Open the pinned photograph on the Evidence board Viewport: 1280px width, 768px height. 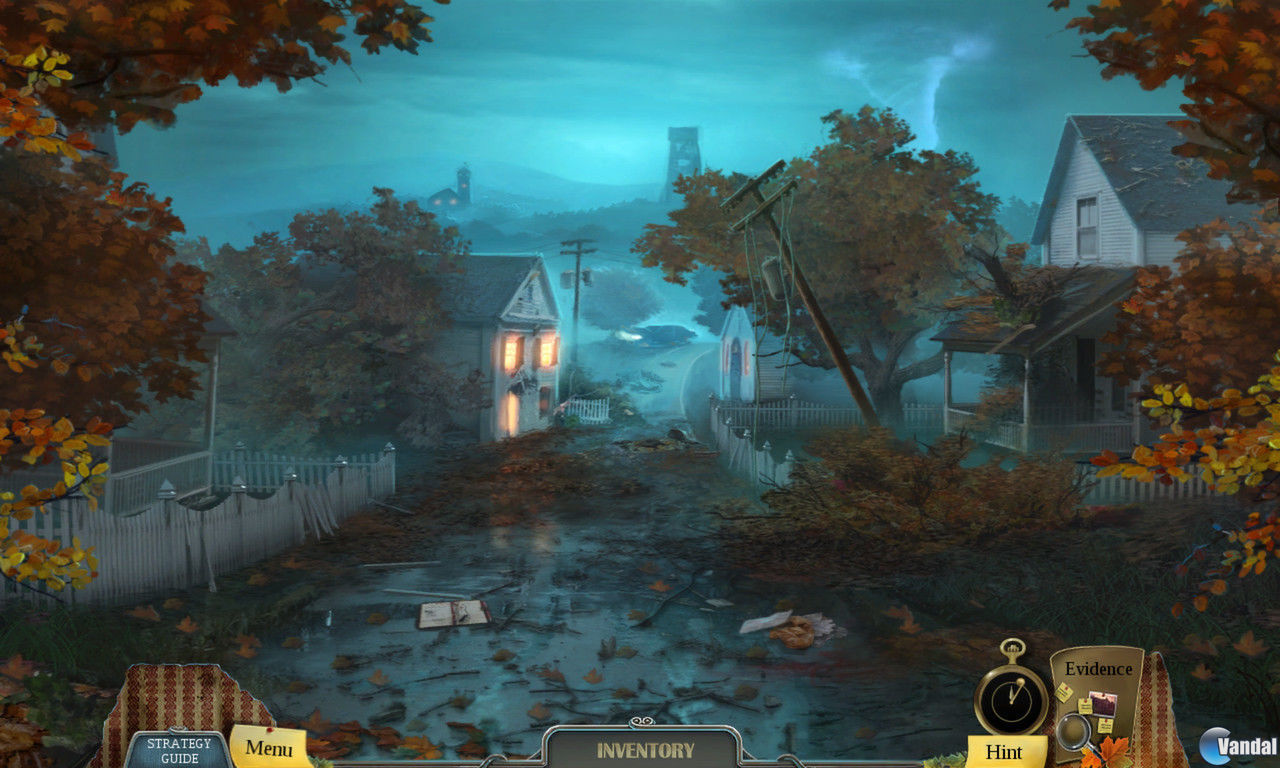pyautogui.click(x=1103, y=704)
